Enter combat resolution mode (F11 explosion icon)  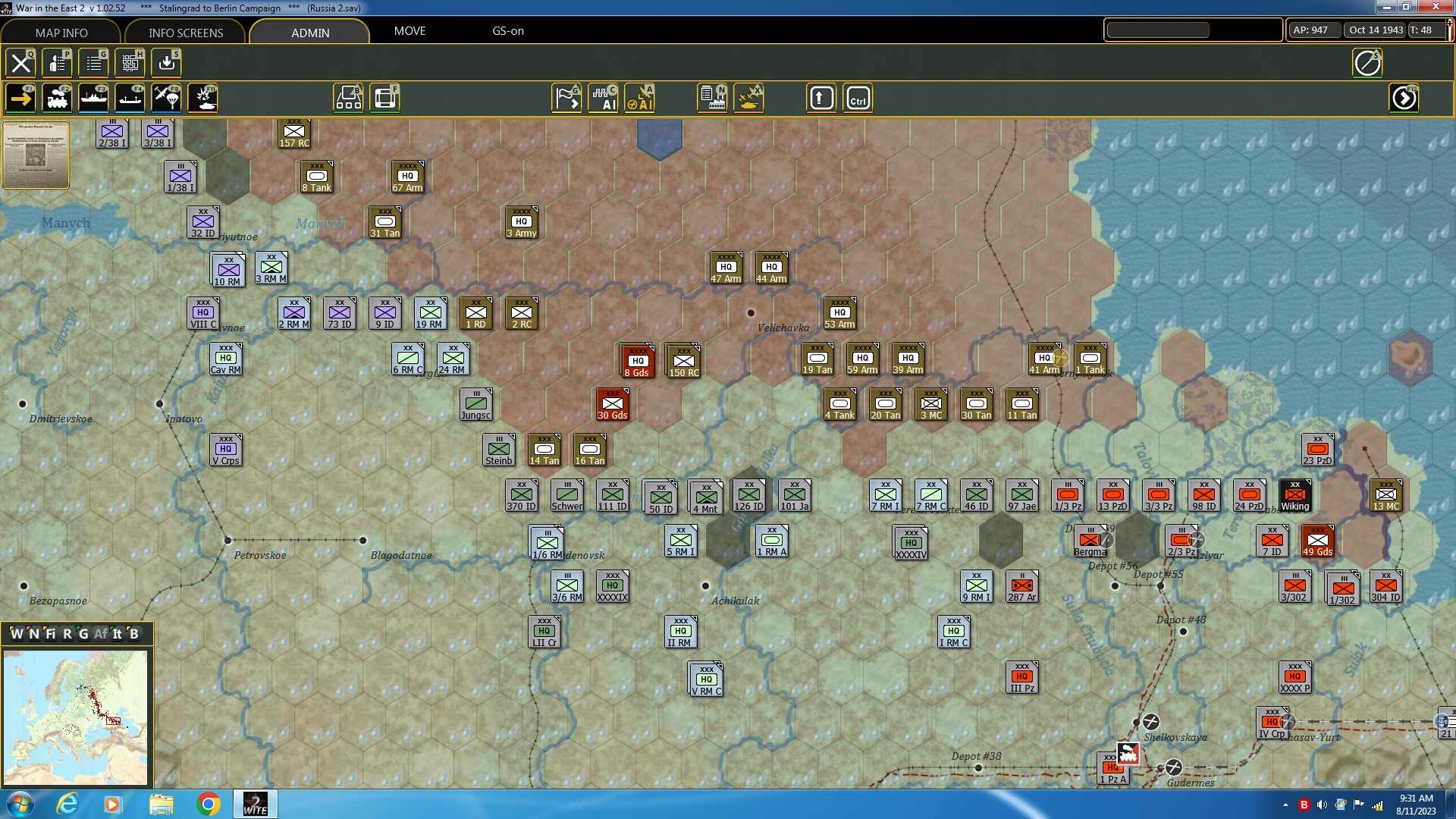click(x=202, y=97)
